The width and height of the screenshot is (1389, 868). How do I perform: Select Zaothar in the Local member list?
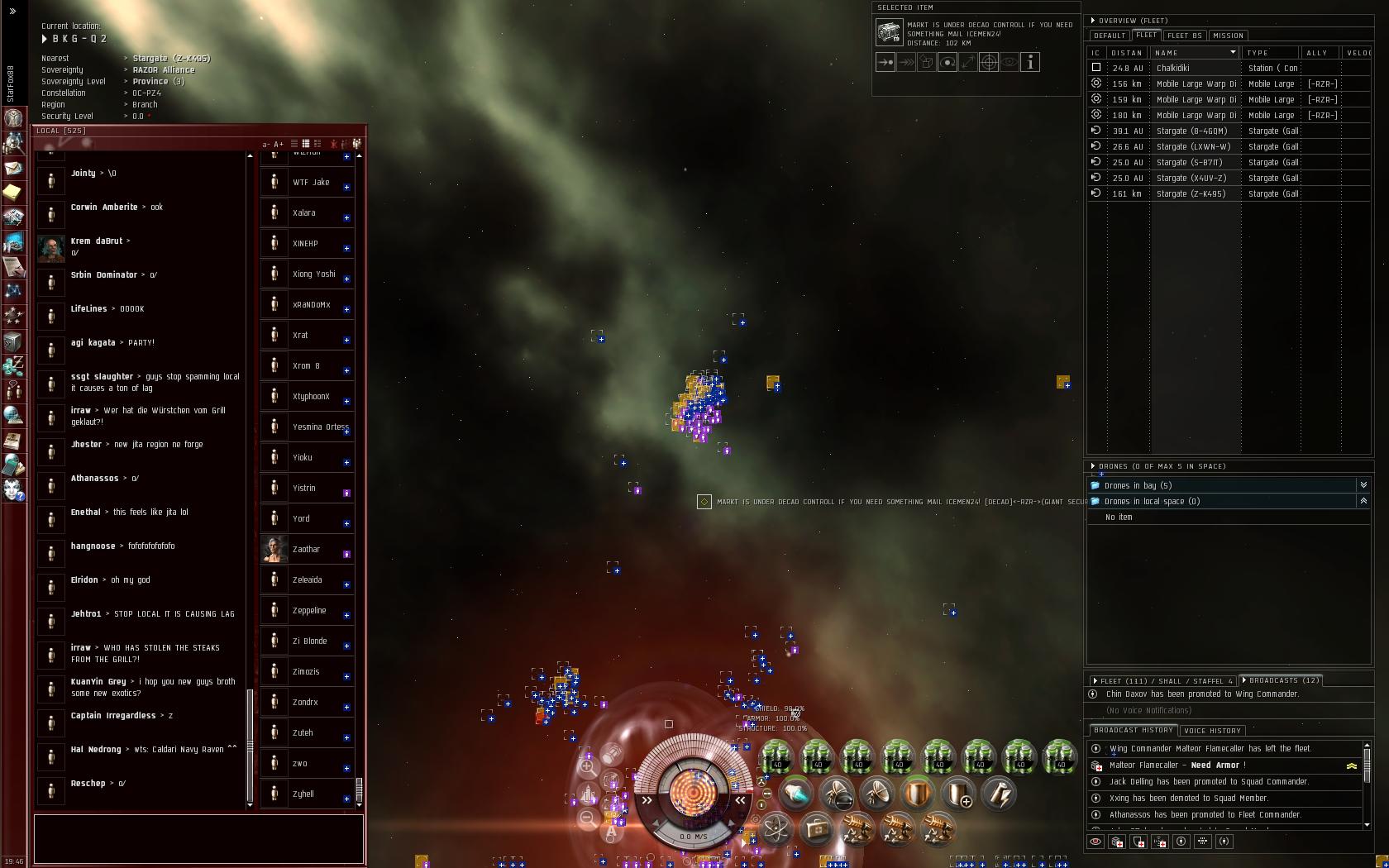point(307,550)
